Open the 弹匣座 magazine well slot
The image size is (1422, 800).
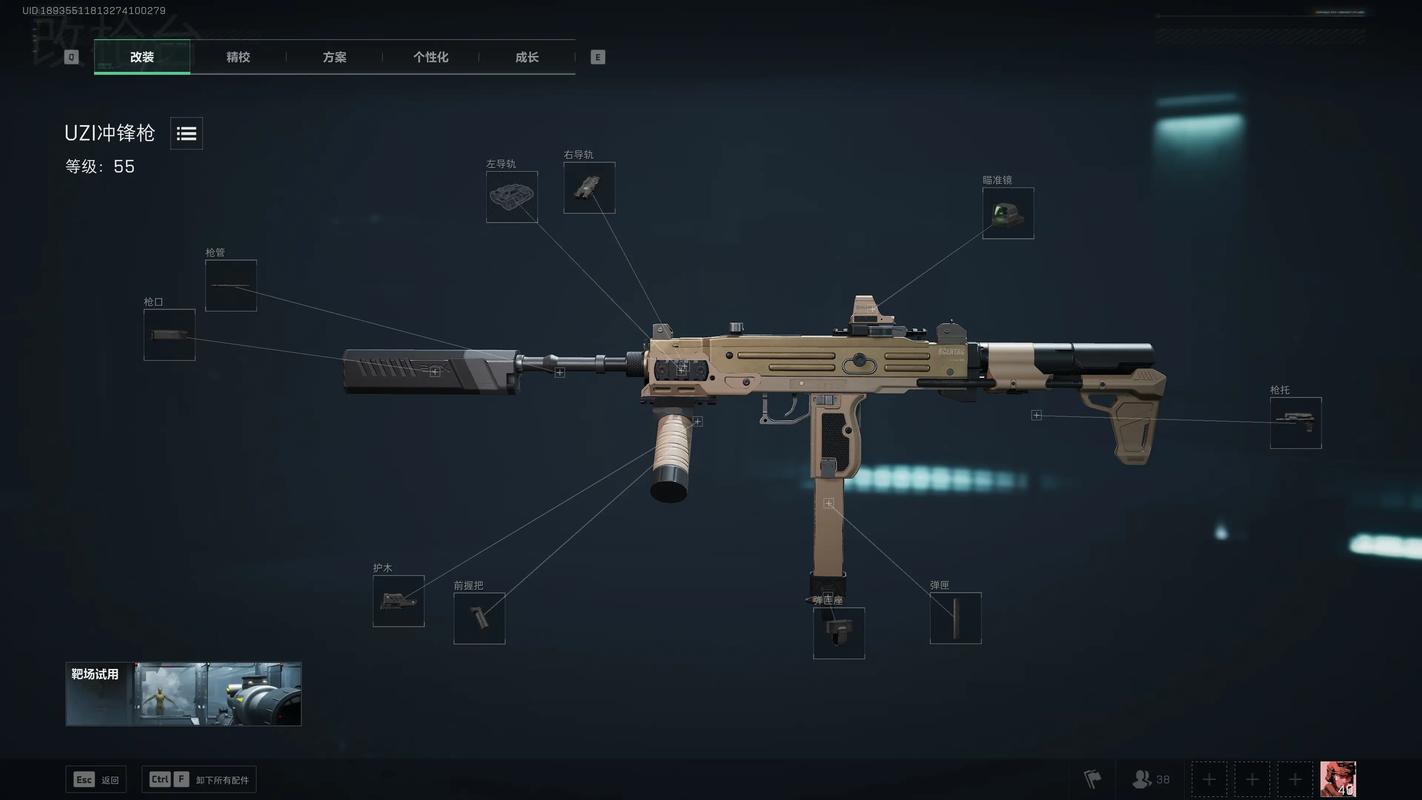click(x=839, y=633)
